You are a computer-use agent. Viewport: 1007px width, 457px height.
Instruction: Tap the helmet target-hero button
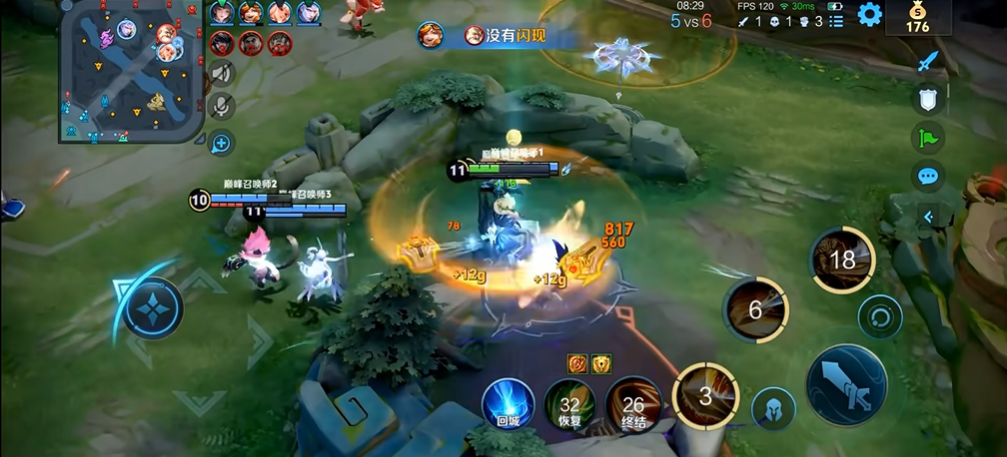pos(773,408)
